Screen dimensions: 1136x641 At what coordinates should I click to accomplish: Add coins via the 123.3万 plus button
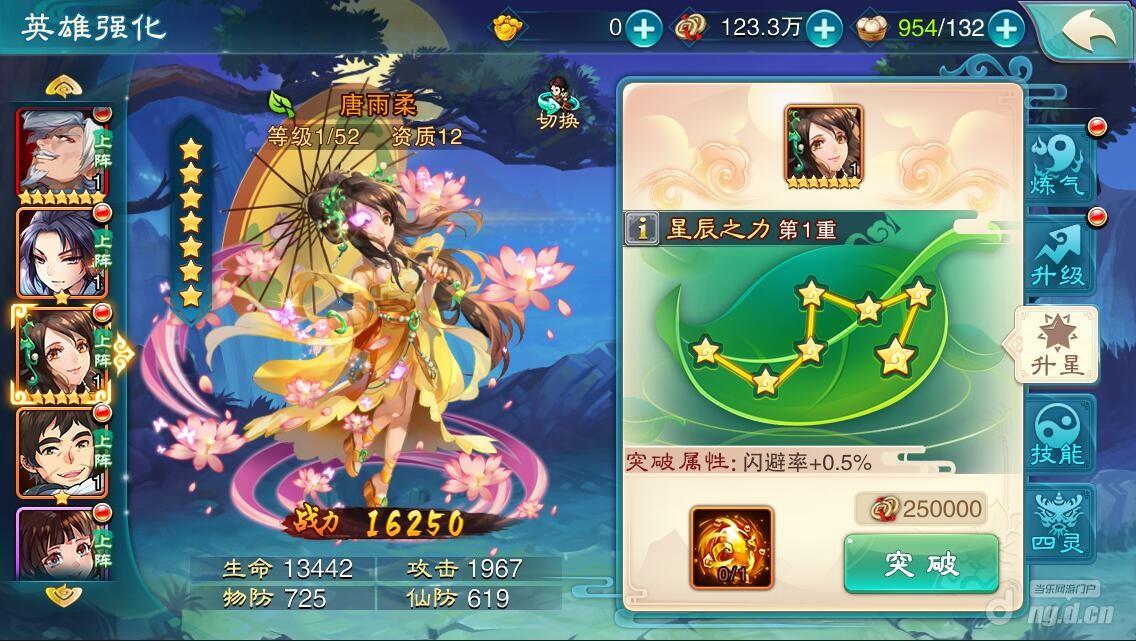click(x=823, y=29)
